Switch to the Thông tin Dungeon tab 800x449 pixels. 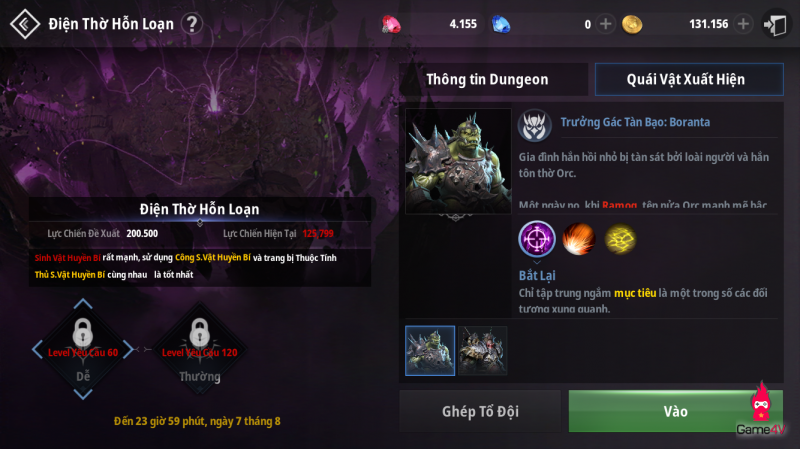(x=487, y=79)
